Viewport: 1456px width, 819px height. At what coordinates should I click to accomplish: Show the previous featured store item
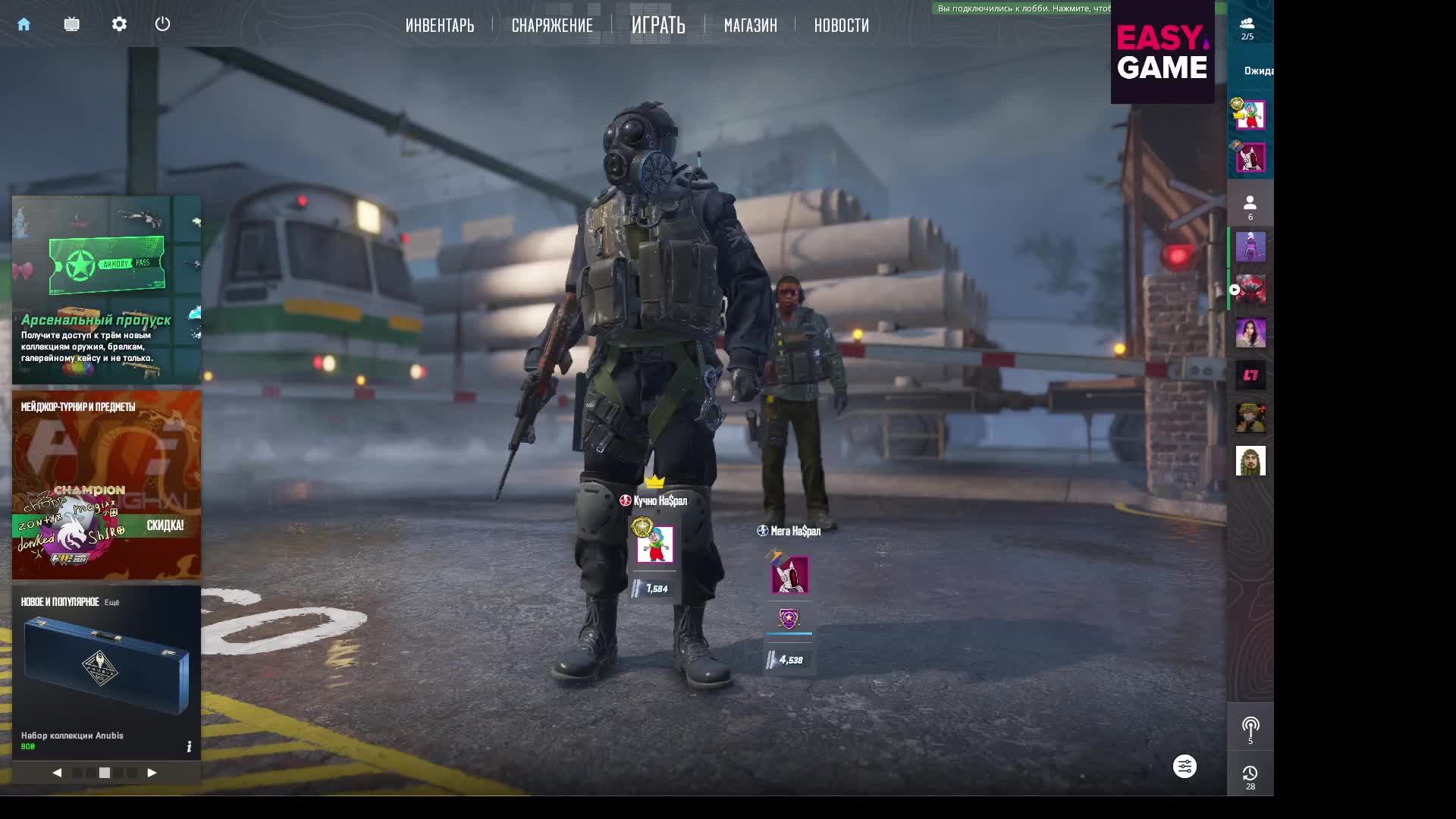[x=57, y=773]
